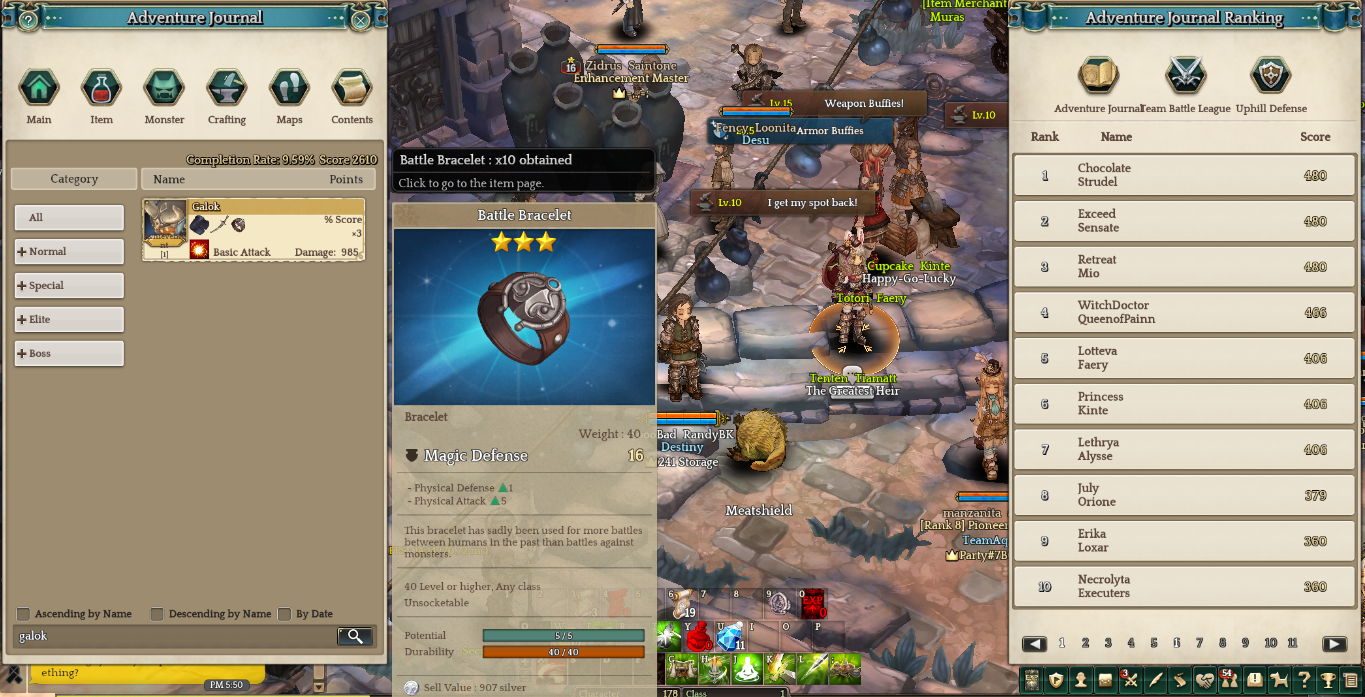
Task: Go to the Crafting journal tab
Action: (x=227, y=89)
